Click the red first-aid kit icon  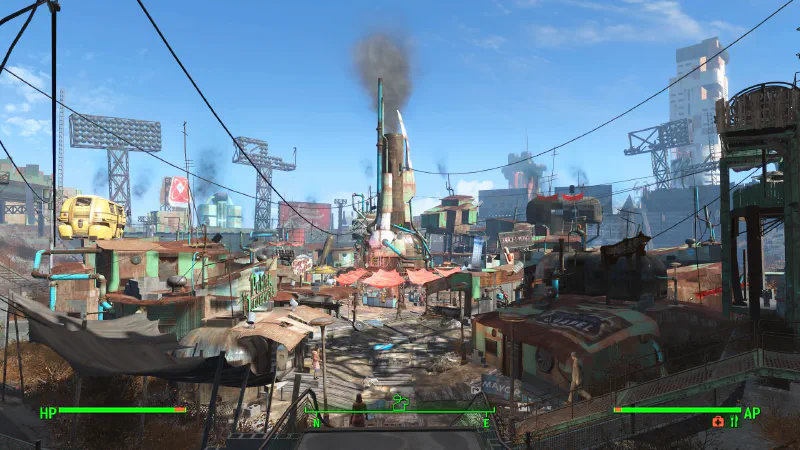coord(718,422)
